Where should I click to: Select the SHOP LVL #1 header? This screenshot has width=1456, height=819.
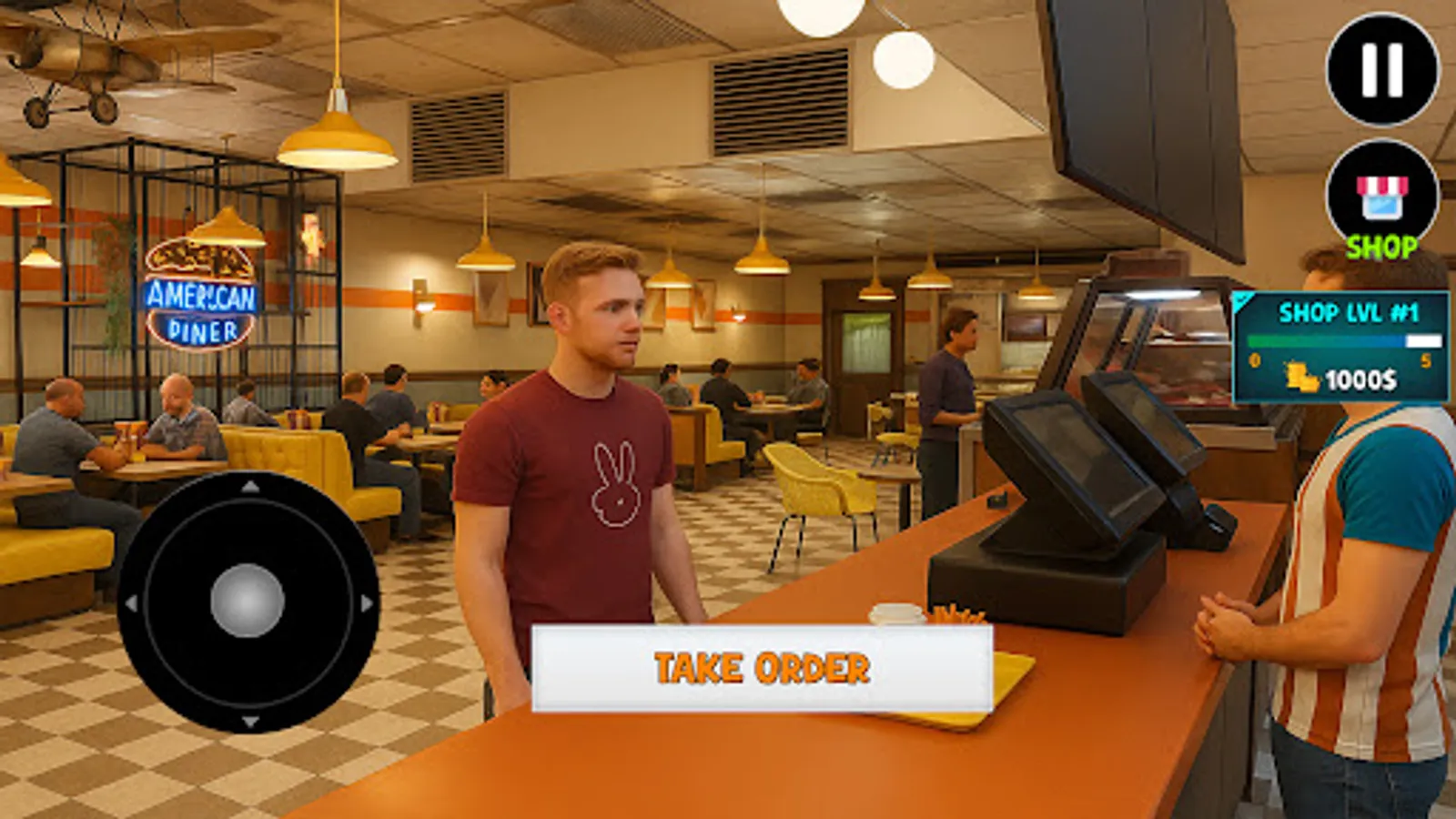tap(1350, 311)
